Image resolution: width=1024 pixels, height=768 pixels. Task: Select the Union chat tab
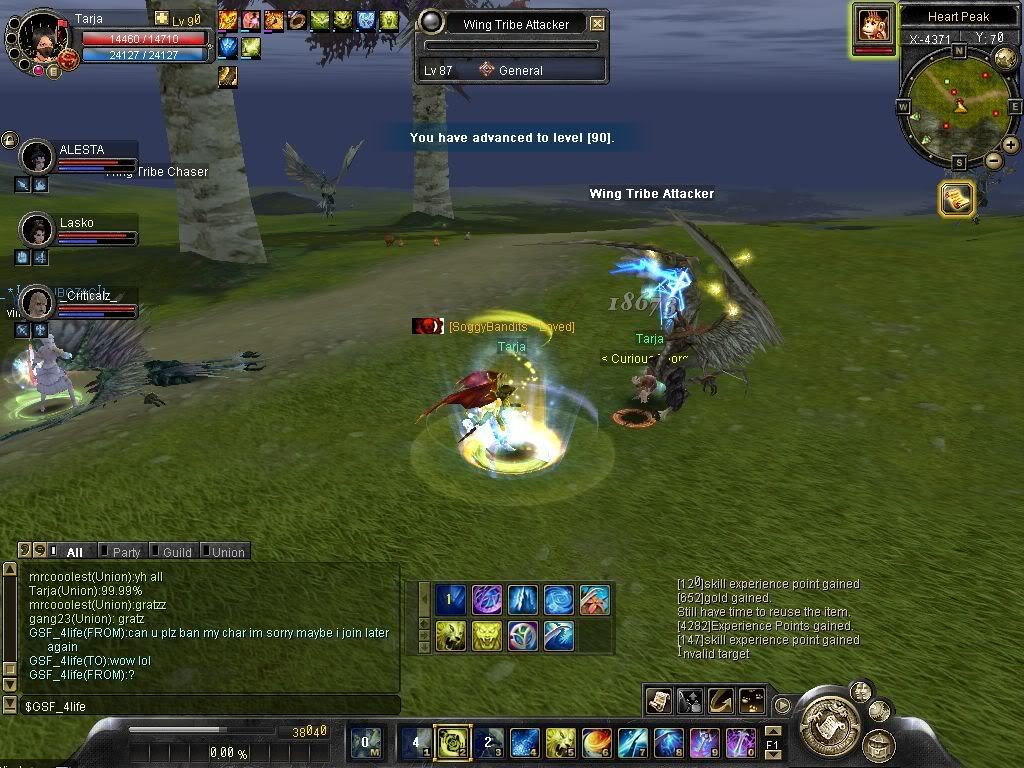click(227, 552)
